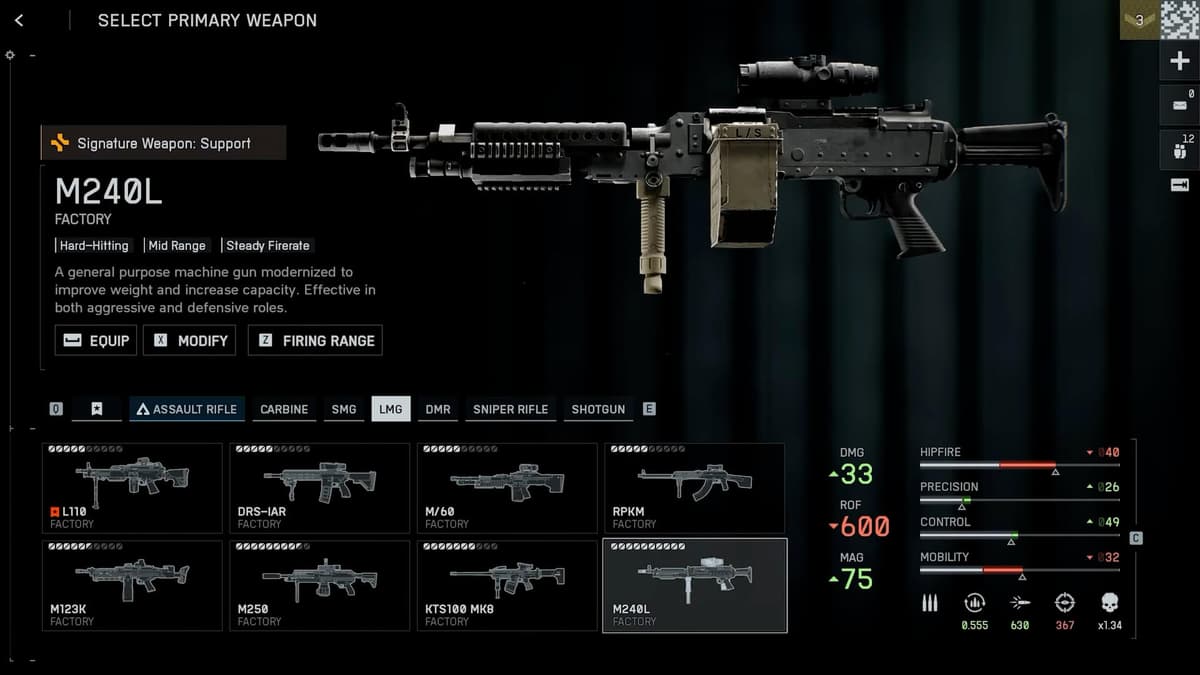Viewport: 1200px width, 675px height.
Task: Switch to the Assault Rifle tab
Action: pyautogui.click(x=188, y=409)
